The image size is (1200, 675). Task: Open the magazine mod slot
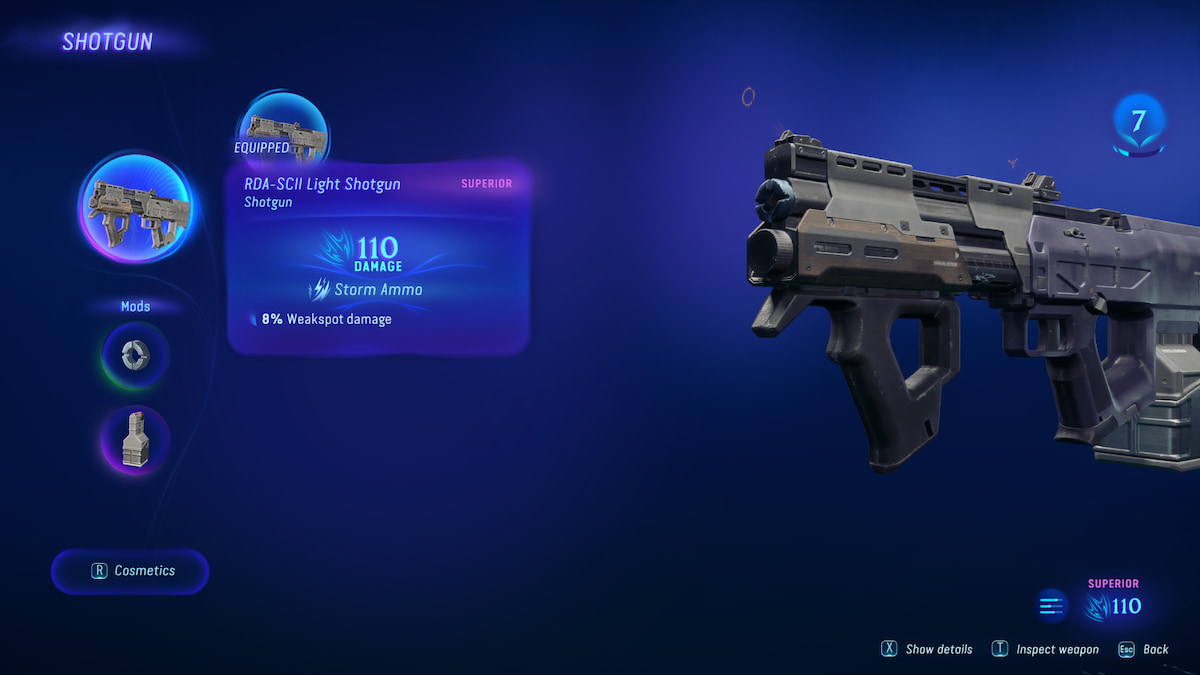pos(135,440)
